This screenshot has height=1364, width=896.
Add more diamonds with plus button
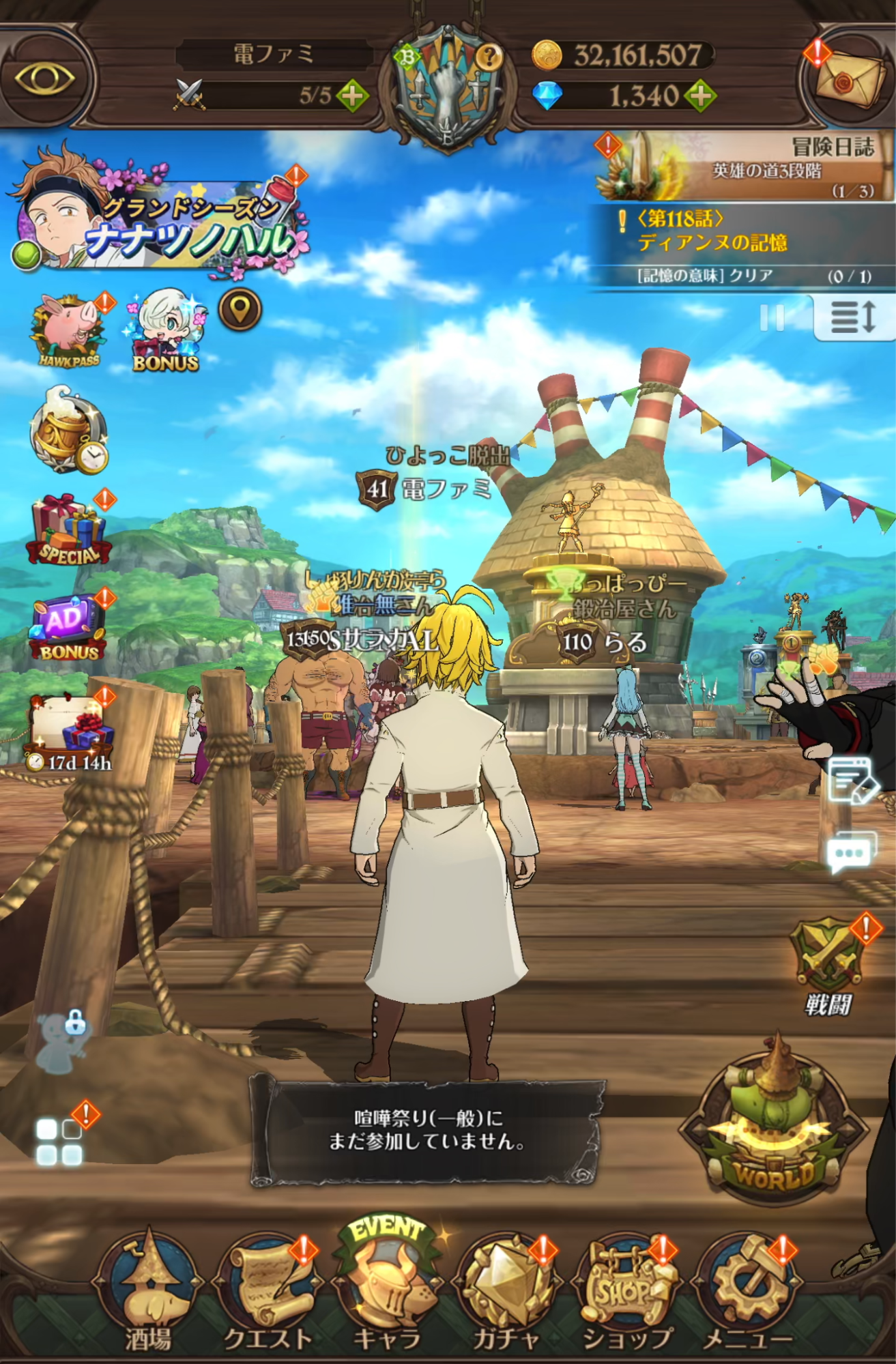click(x=702, y=96)
